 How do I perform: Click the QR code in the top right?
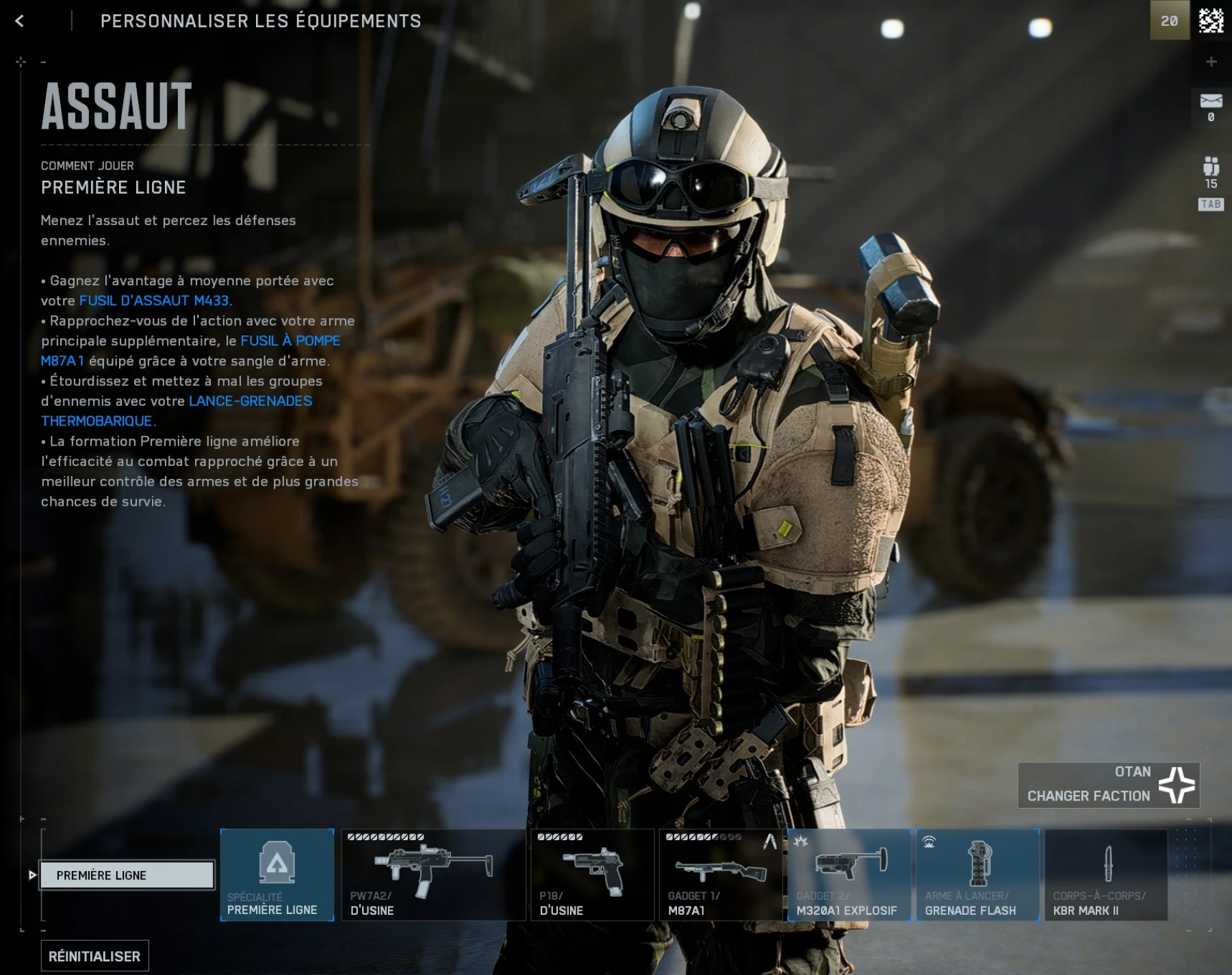[1213, 20]
